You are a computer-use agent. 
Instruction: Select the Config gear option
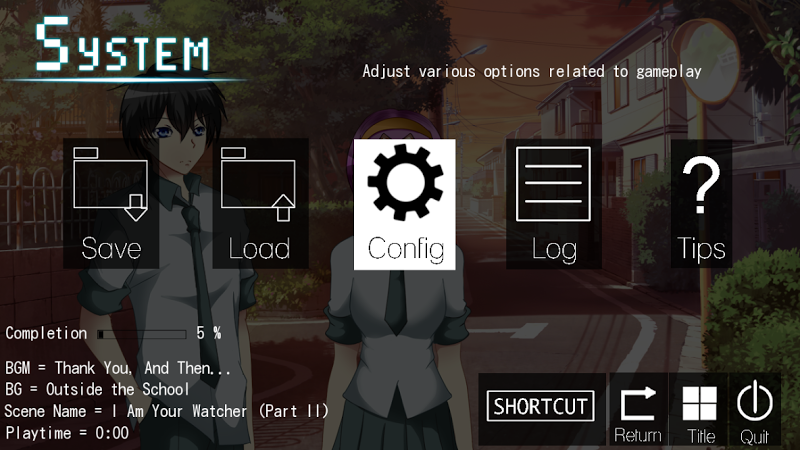pos(405,204)
